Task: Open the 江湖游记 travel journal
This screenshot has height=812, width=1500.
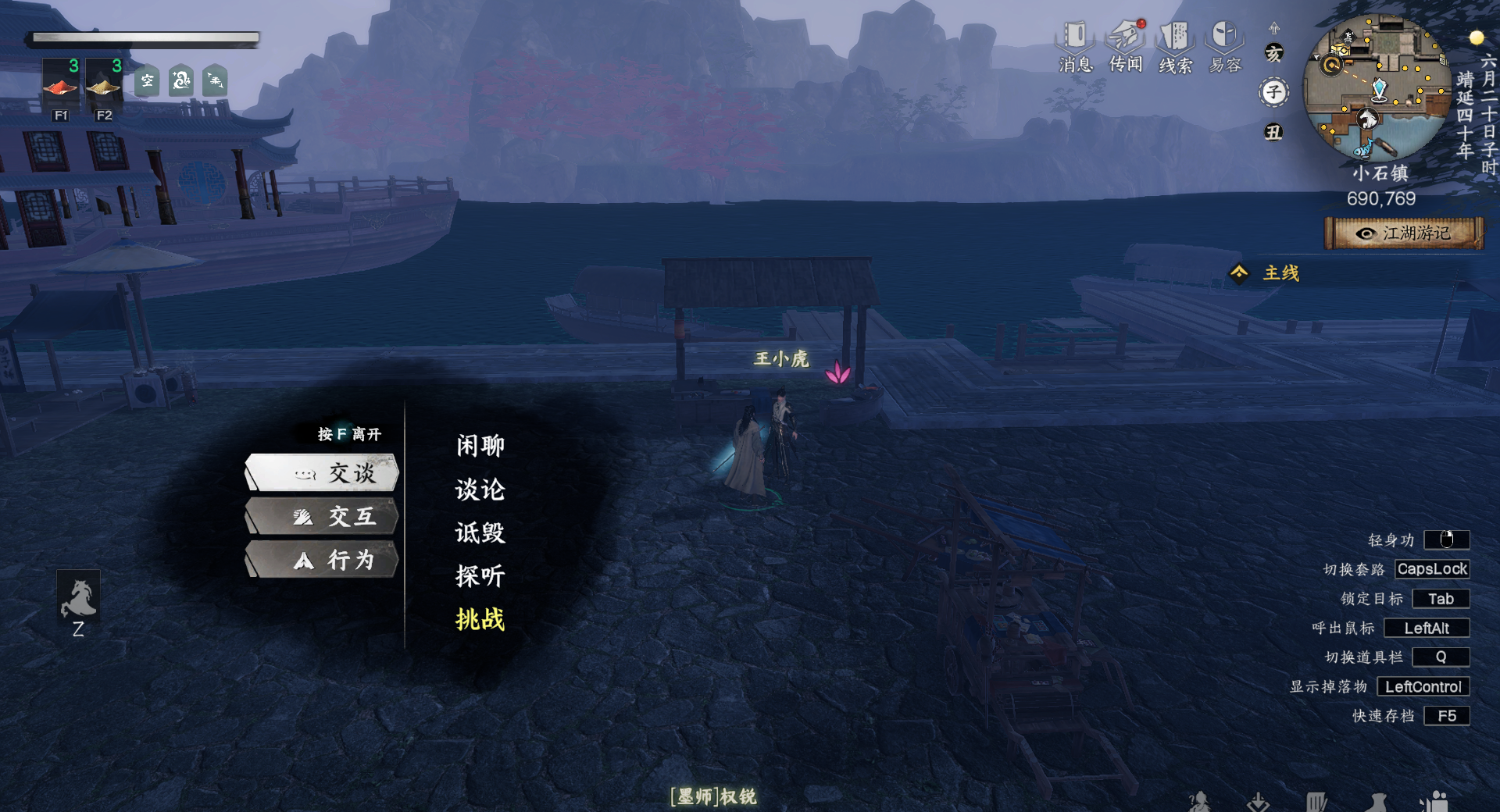Action: [x=1404, y=233]
